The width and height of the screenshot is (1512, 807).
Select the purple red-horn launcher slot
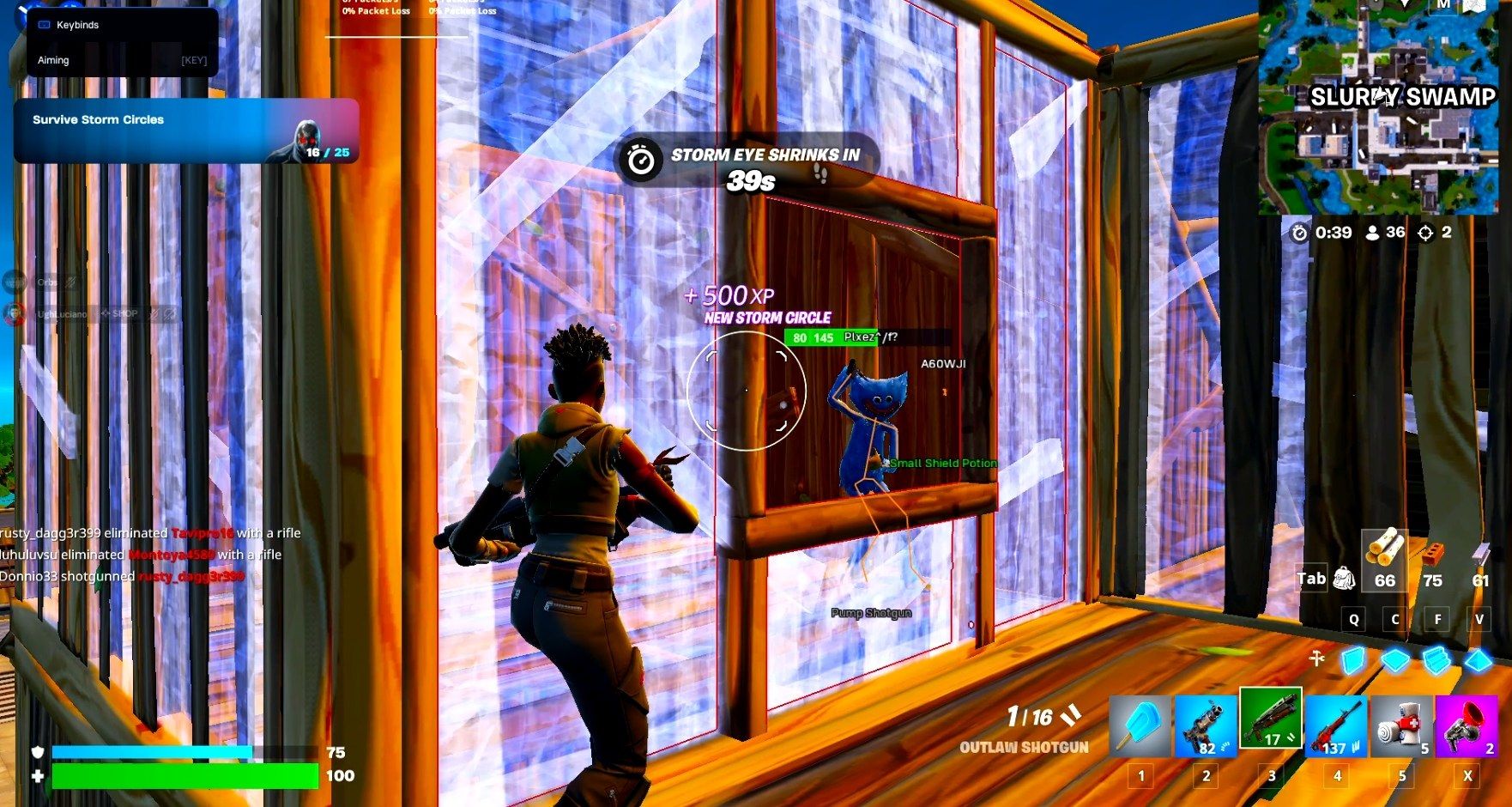(x=1467, y=727)
